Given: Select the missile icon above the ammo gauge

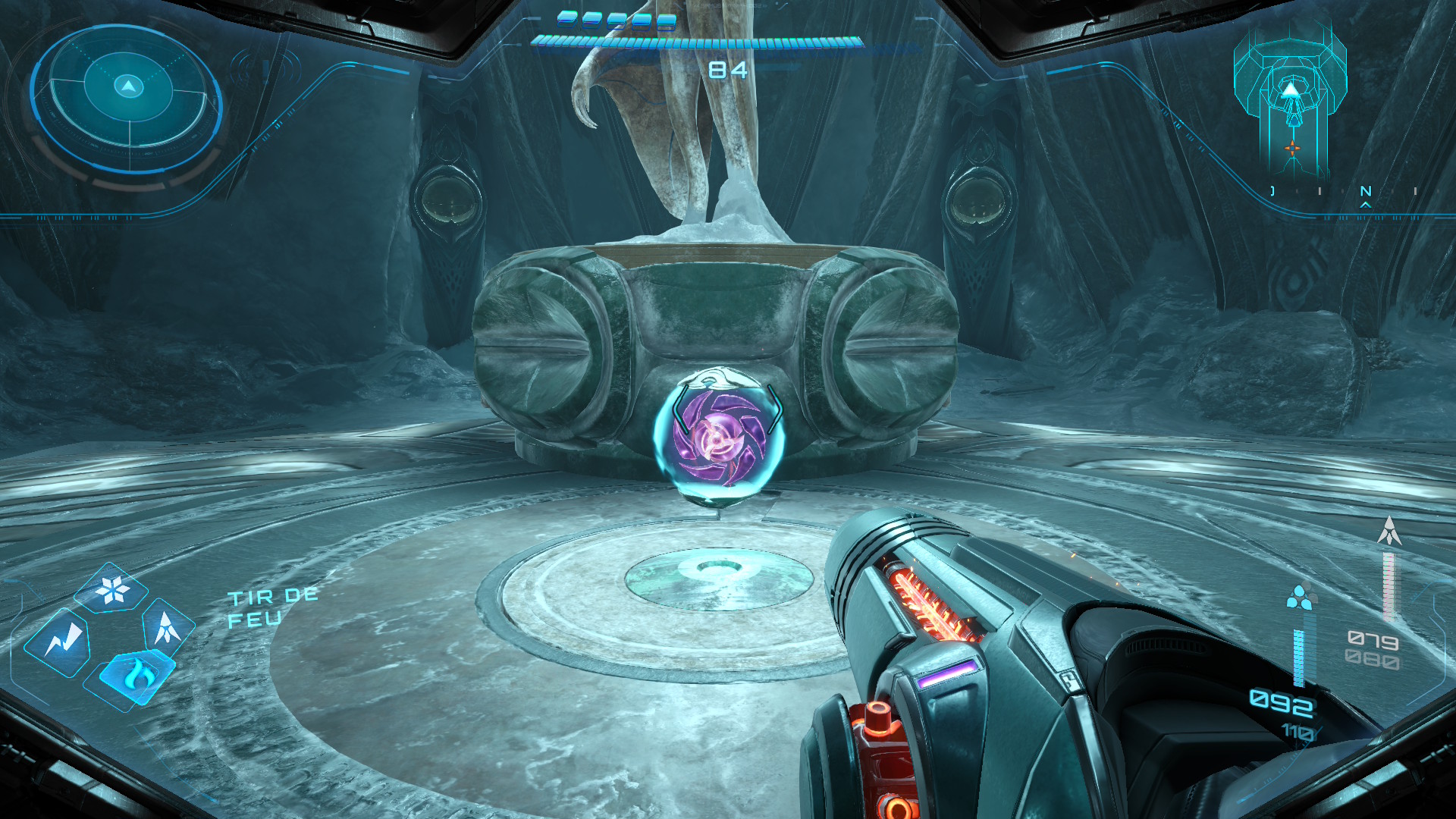Looking at the screenshot, I should point(1389,531).
